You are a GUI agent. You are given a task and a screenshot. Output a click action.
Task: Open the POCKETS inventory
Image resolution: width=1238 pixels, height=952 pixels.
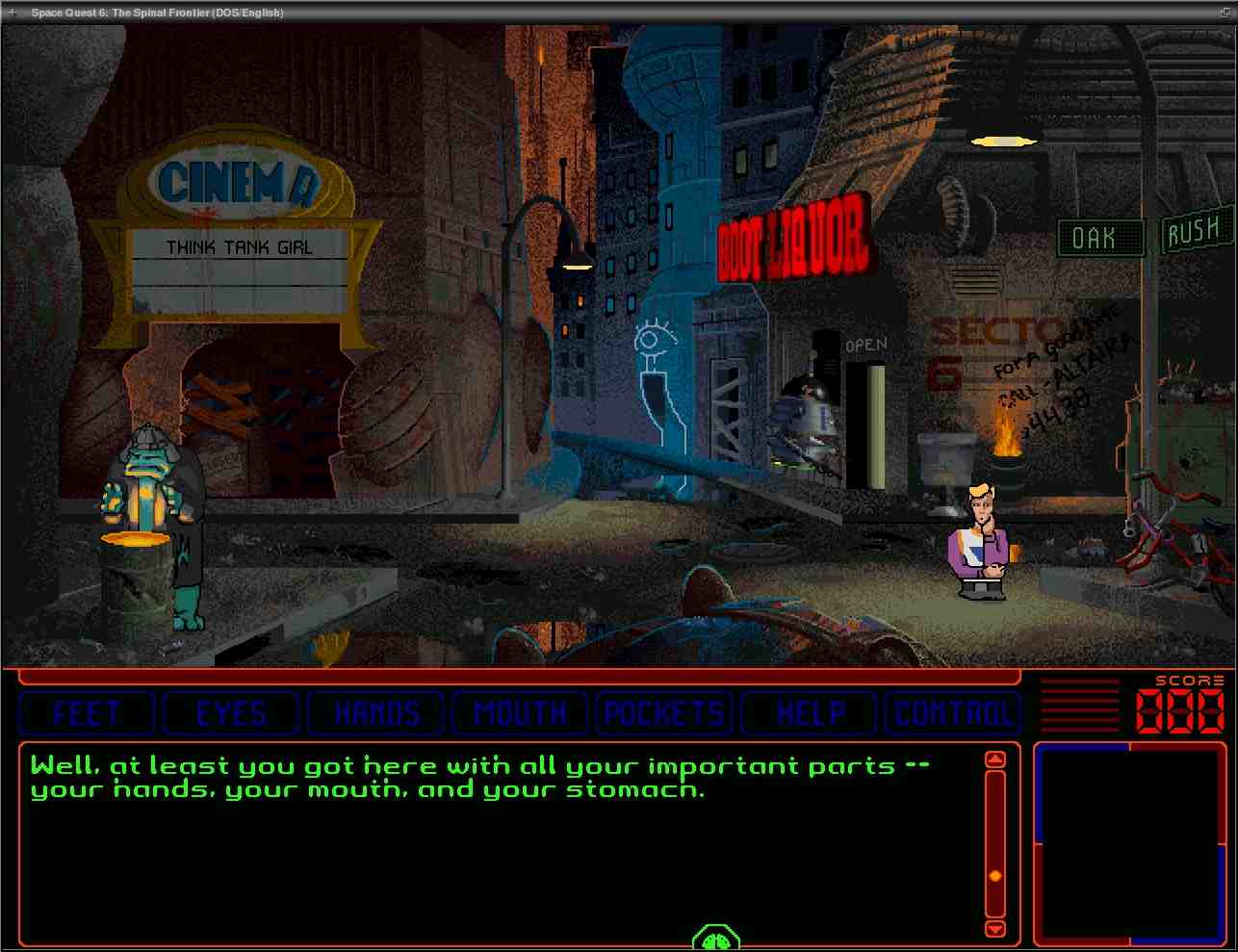click(x=664, y=713)
